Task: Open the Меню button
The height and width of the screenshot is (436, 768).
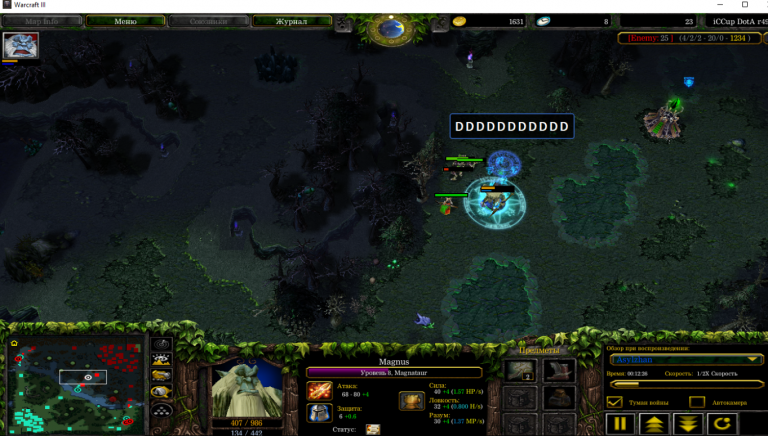Action: point(125,20)
